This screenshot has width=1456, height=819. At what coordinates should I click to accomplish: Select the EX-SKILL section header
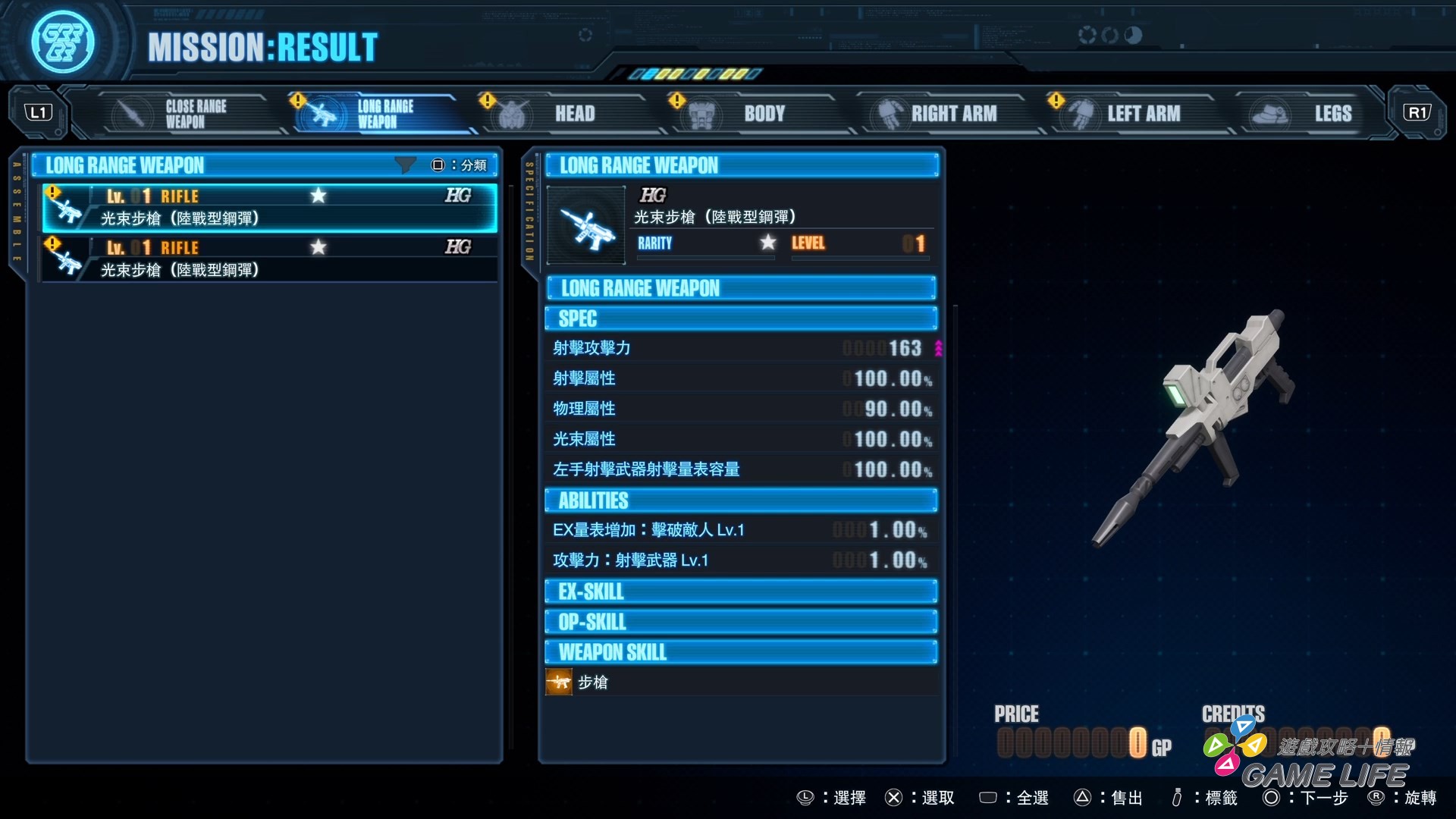click(741, 591)
